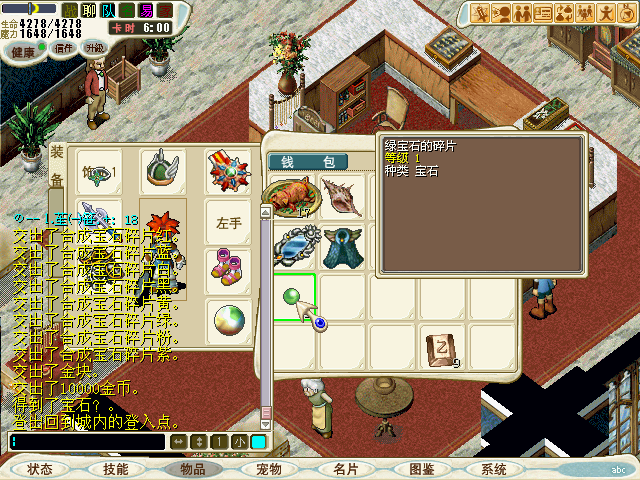Open the 技能 skills menu

pyautogui.click(x=115, y=469)
